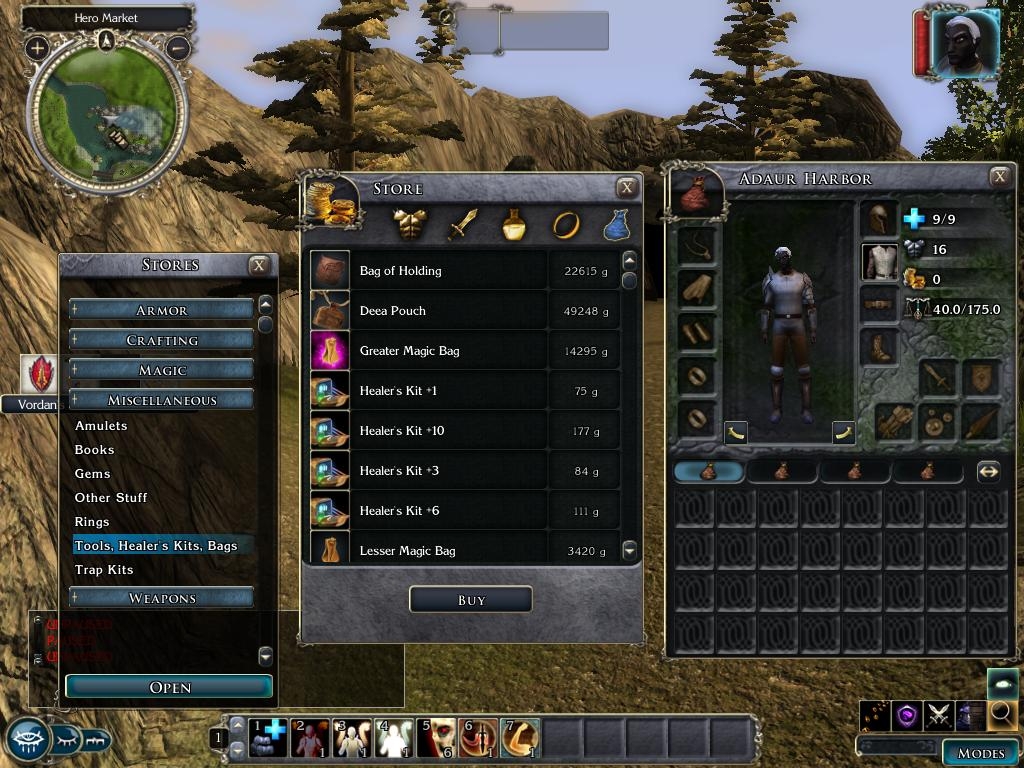Open the Trap Kits store entry
The height and width of the screenshot is (768, 1024).
tap(104, 570)
